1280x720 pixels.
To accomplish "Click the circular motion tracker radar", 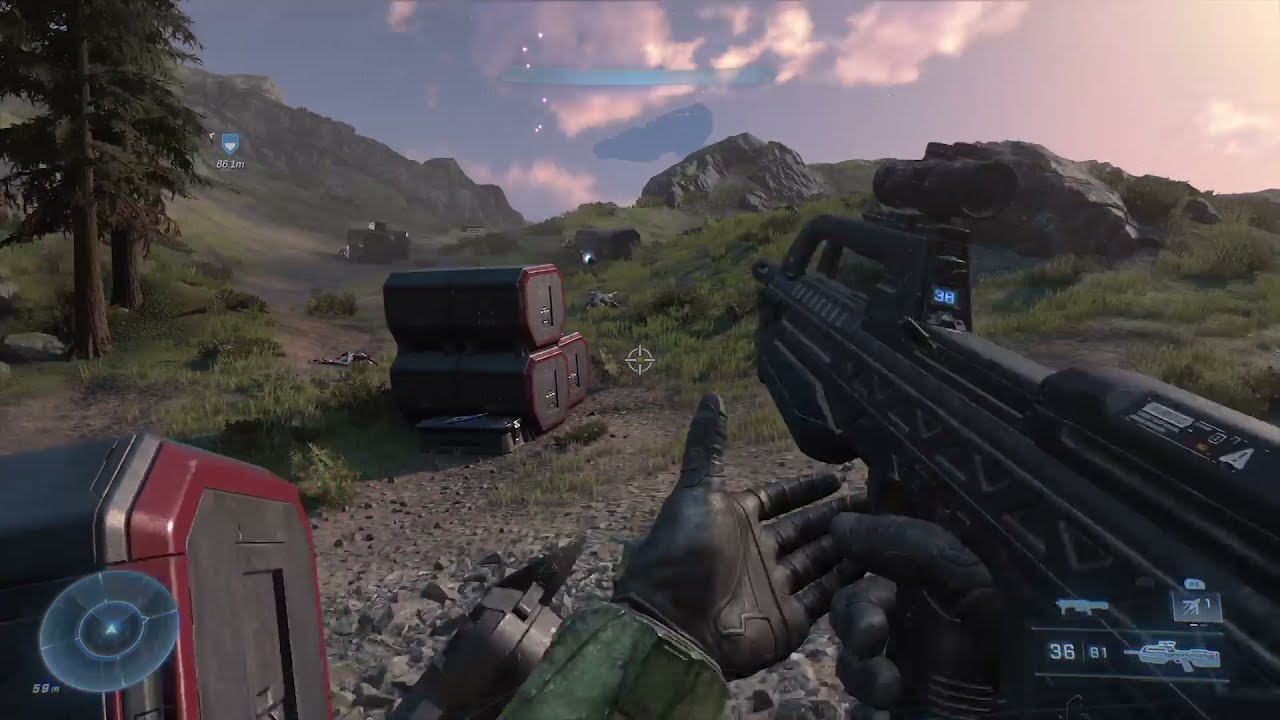I will coord(109,629).
